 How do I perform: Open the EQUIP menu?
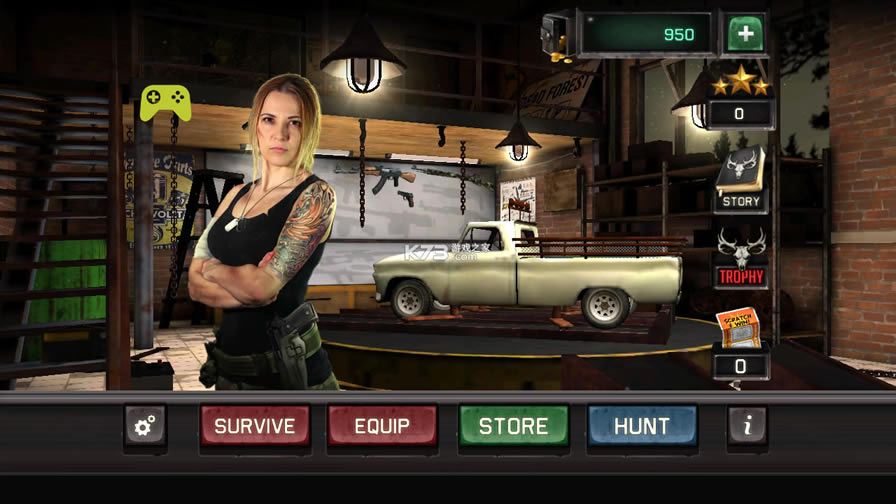coord(382,426)
